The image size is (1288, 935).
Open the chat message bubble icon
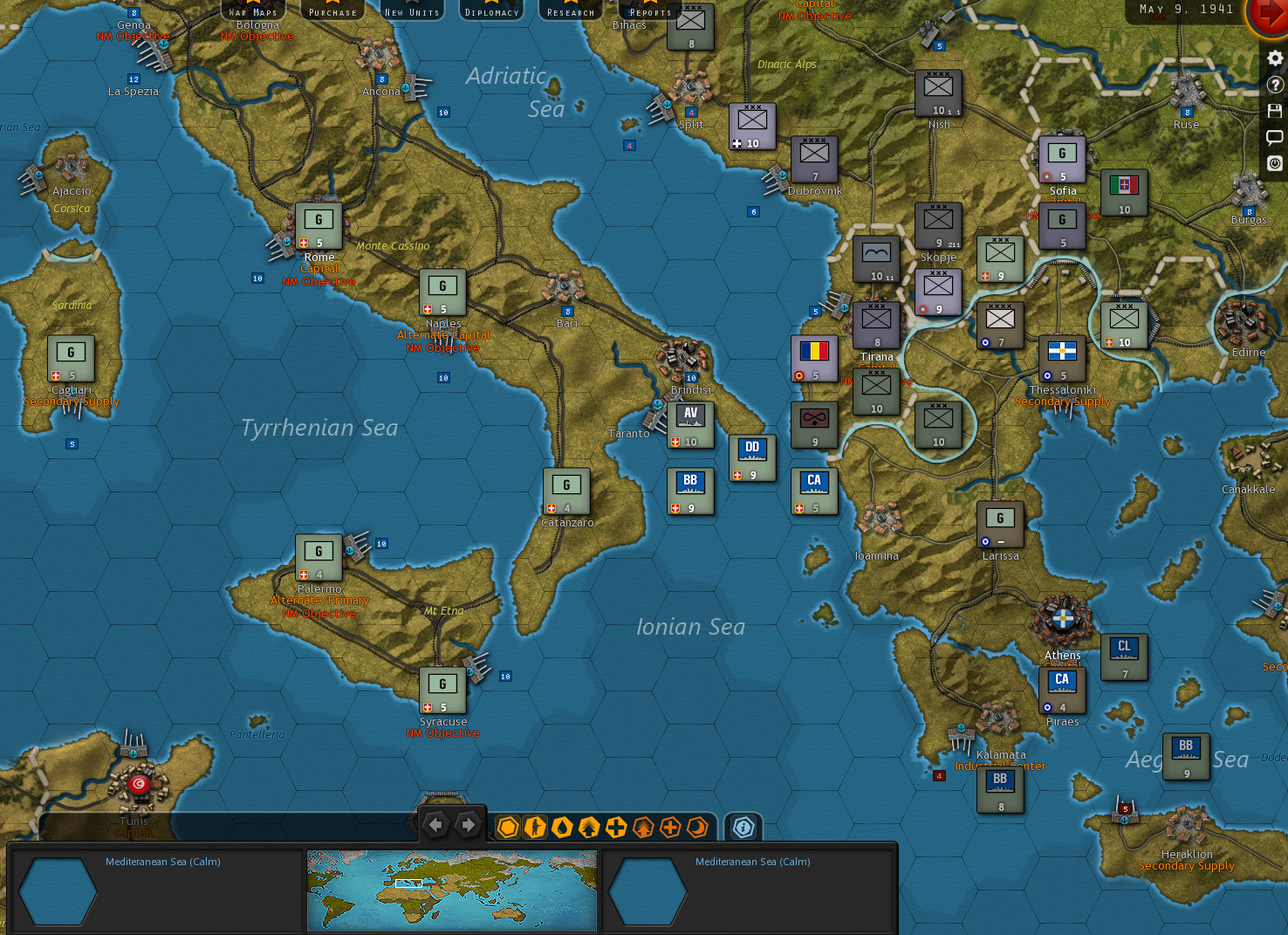1275,136
